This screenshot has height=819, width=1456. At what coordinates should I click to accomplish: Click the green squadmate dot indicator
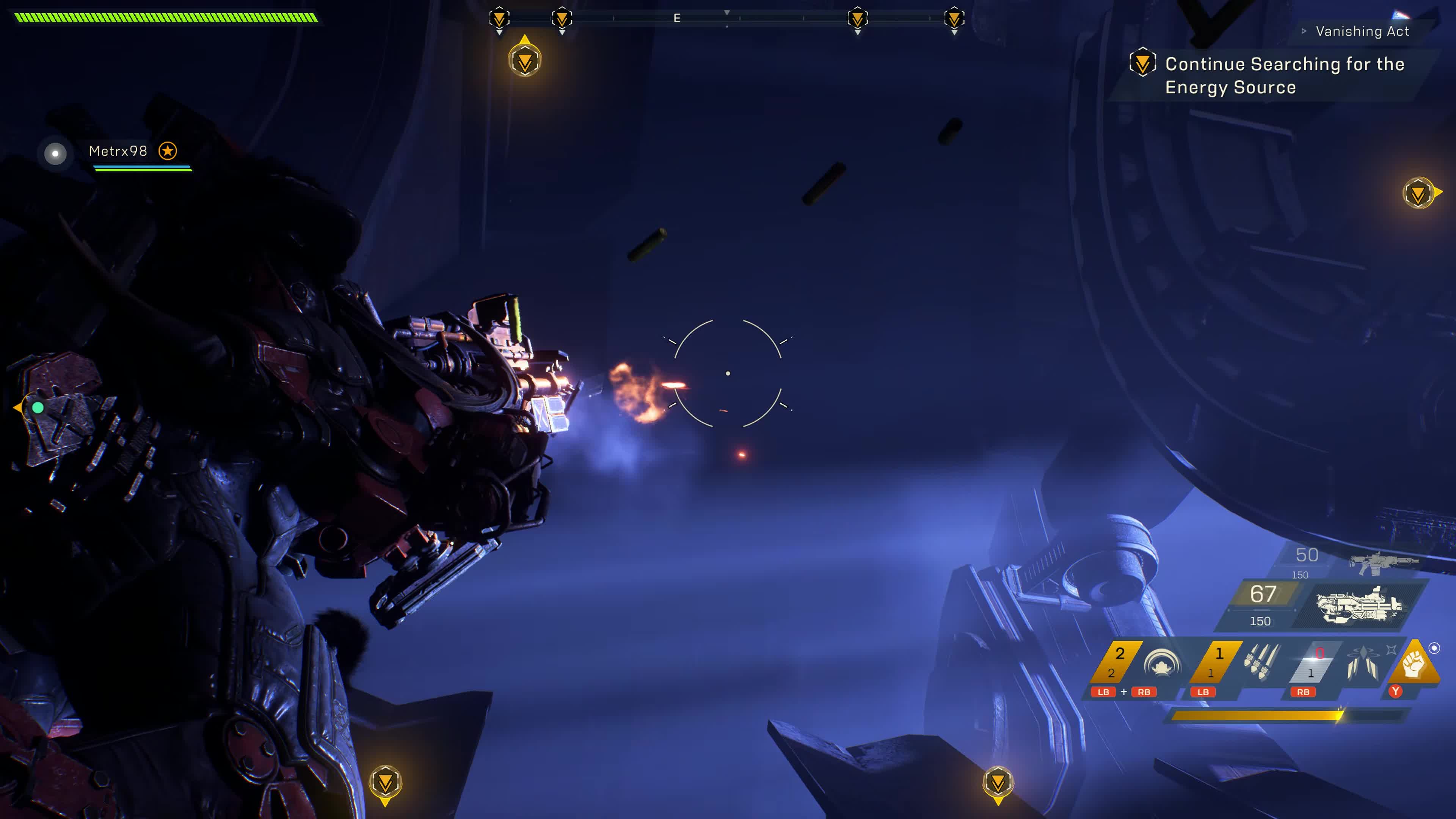(x=38, y=407)
